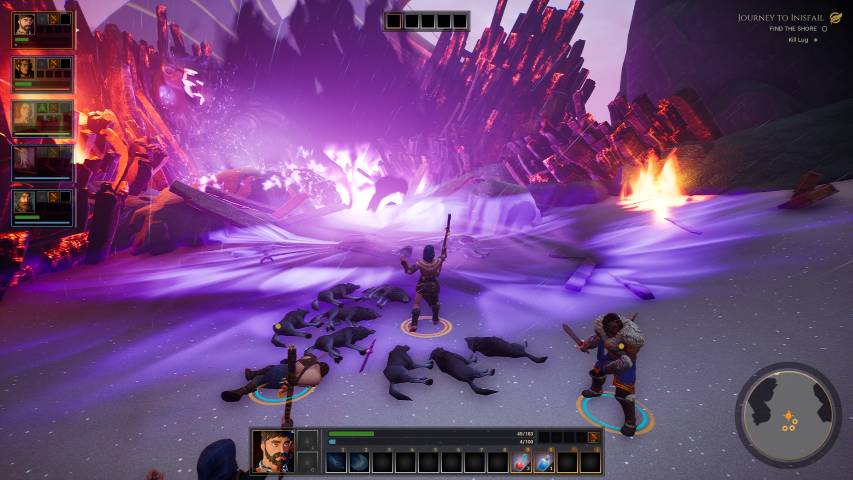
Task: Activate the second hotbar ability
Action: (360, 462)
